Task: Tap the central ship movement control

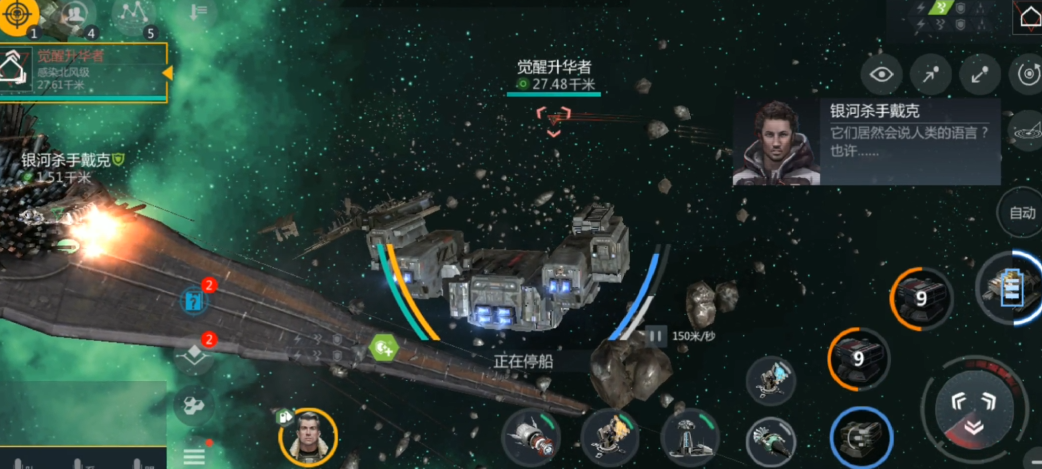Action: pyautogui.click(x=974, y=411)
